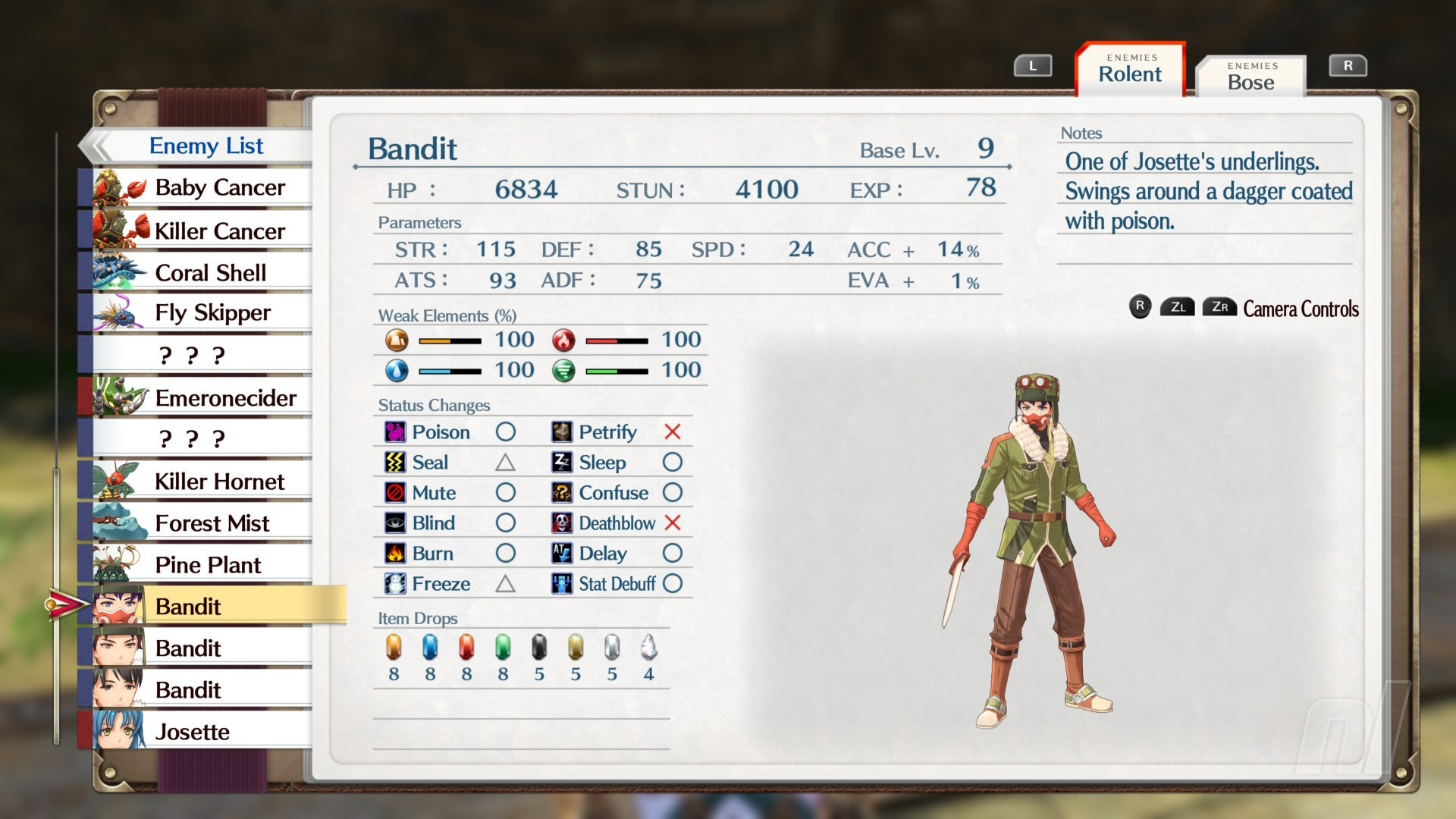Screen dimensions: 1456x819
Task: Switch to the Bose enemies tab
Action: tap(1250, 77)
